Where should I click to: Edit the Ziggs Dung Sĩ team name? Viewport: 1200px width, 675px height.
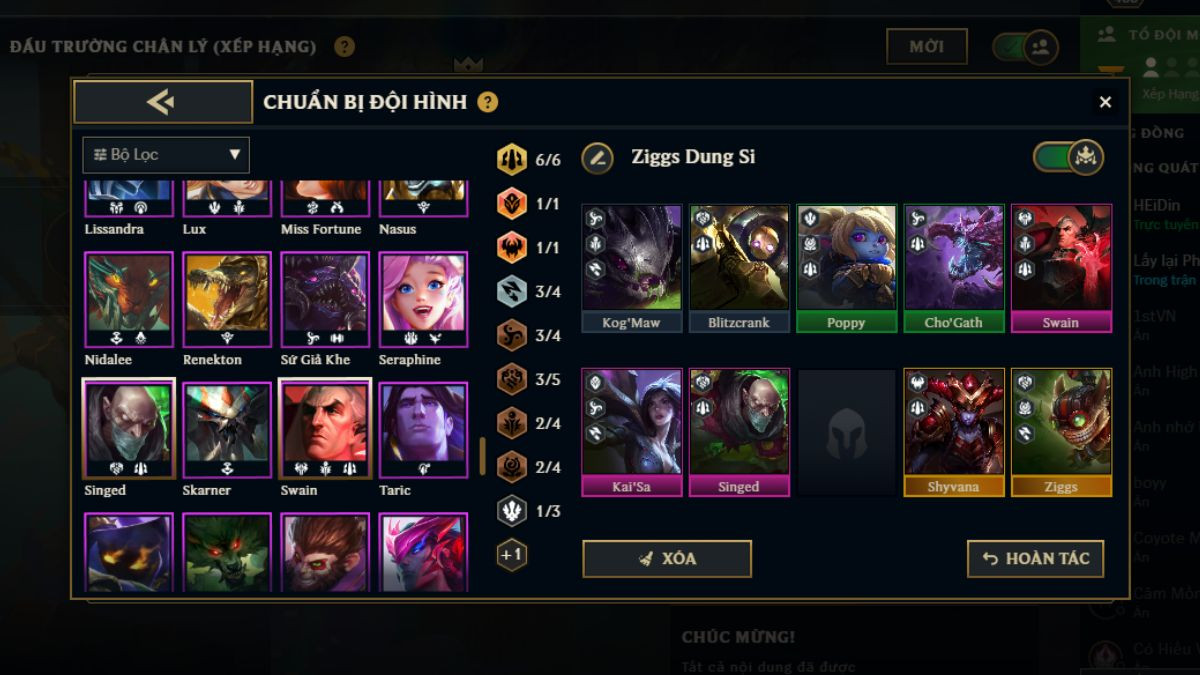click(598, 157)
